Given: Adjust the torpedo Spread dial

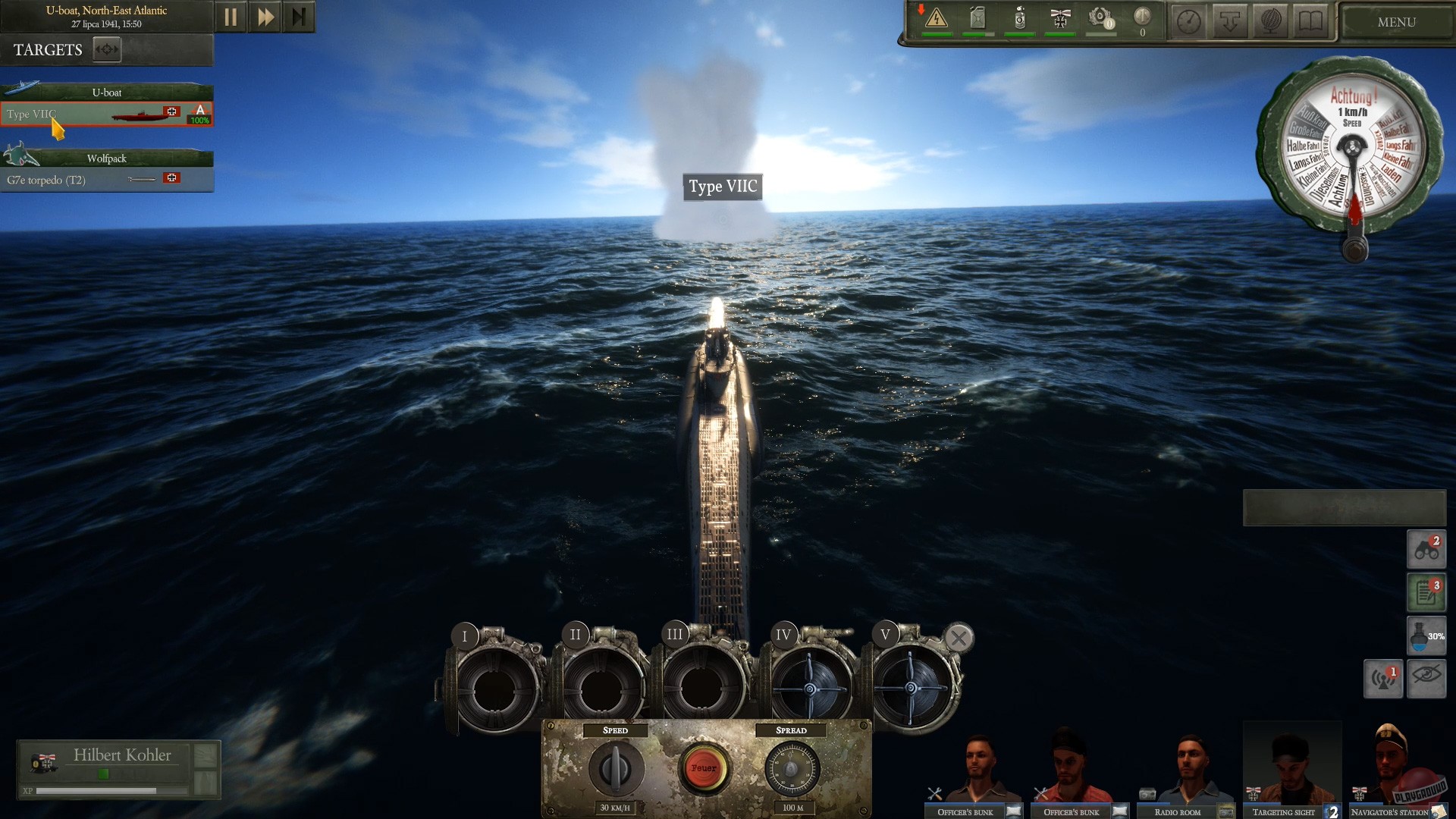Looking at the screenshot, I should pos(793,768).
